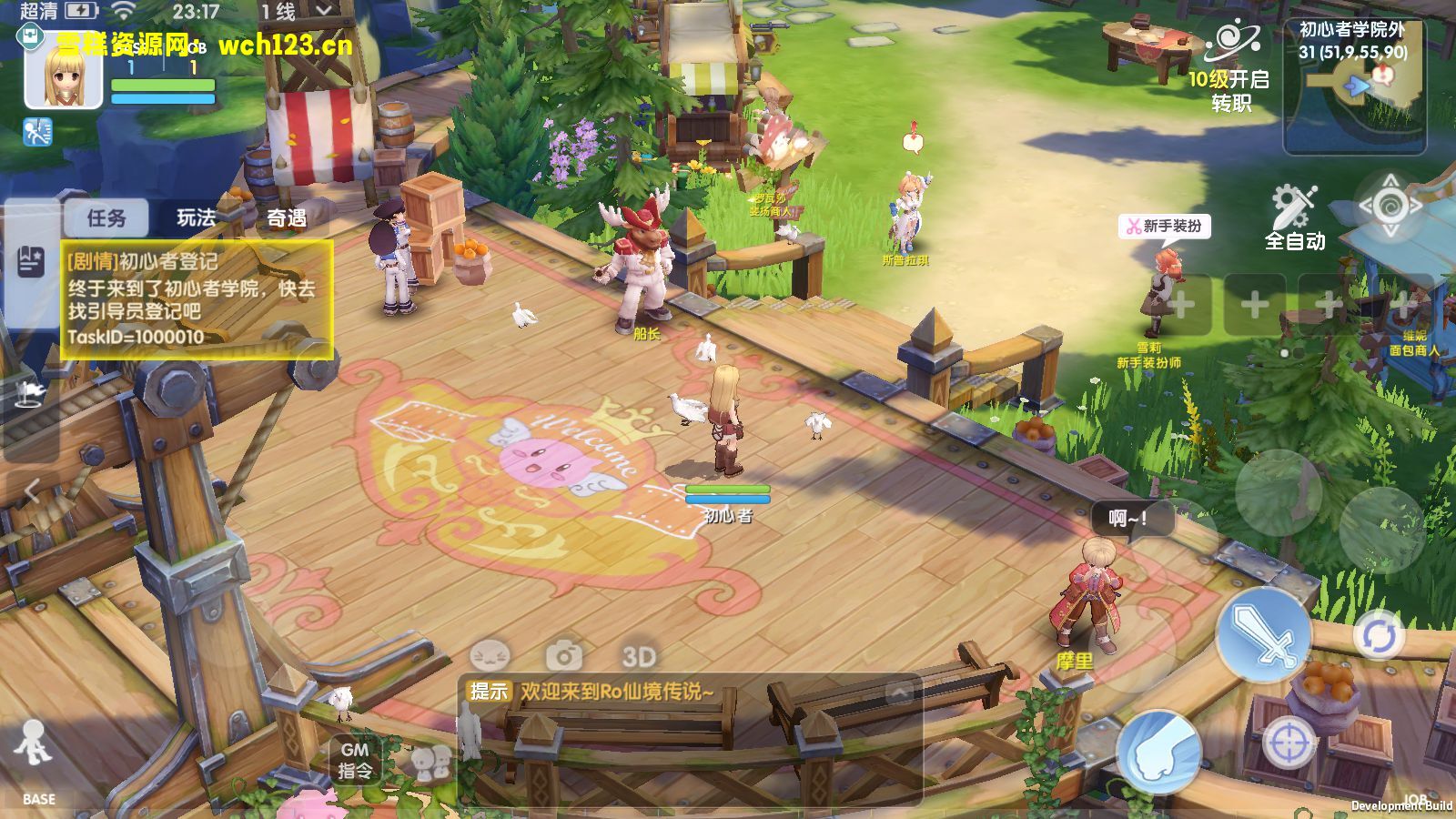Toggle the 3D camera view
This screenshot has height=819, width=1456.
(639, 655)
